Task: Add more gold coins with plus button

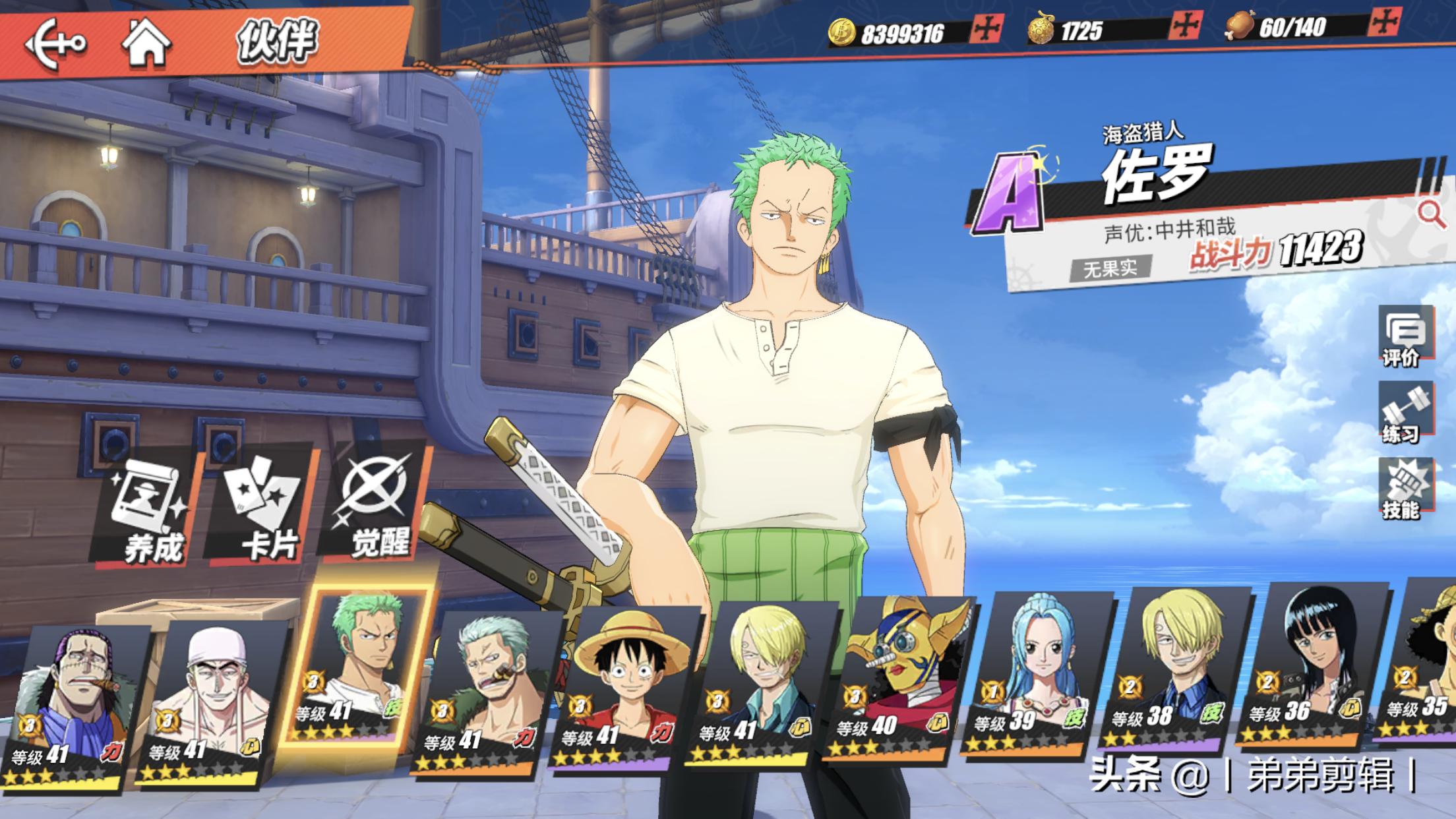Action: (987, 29)
